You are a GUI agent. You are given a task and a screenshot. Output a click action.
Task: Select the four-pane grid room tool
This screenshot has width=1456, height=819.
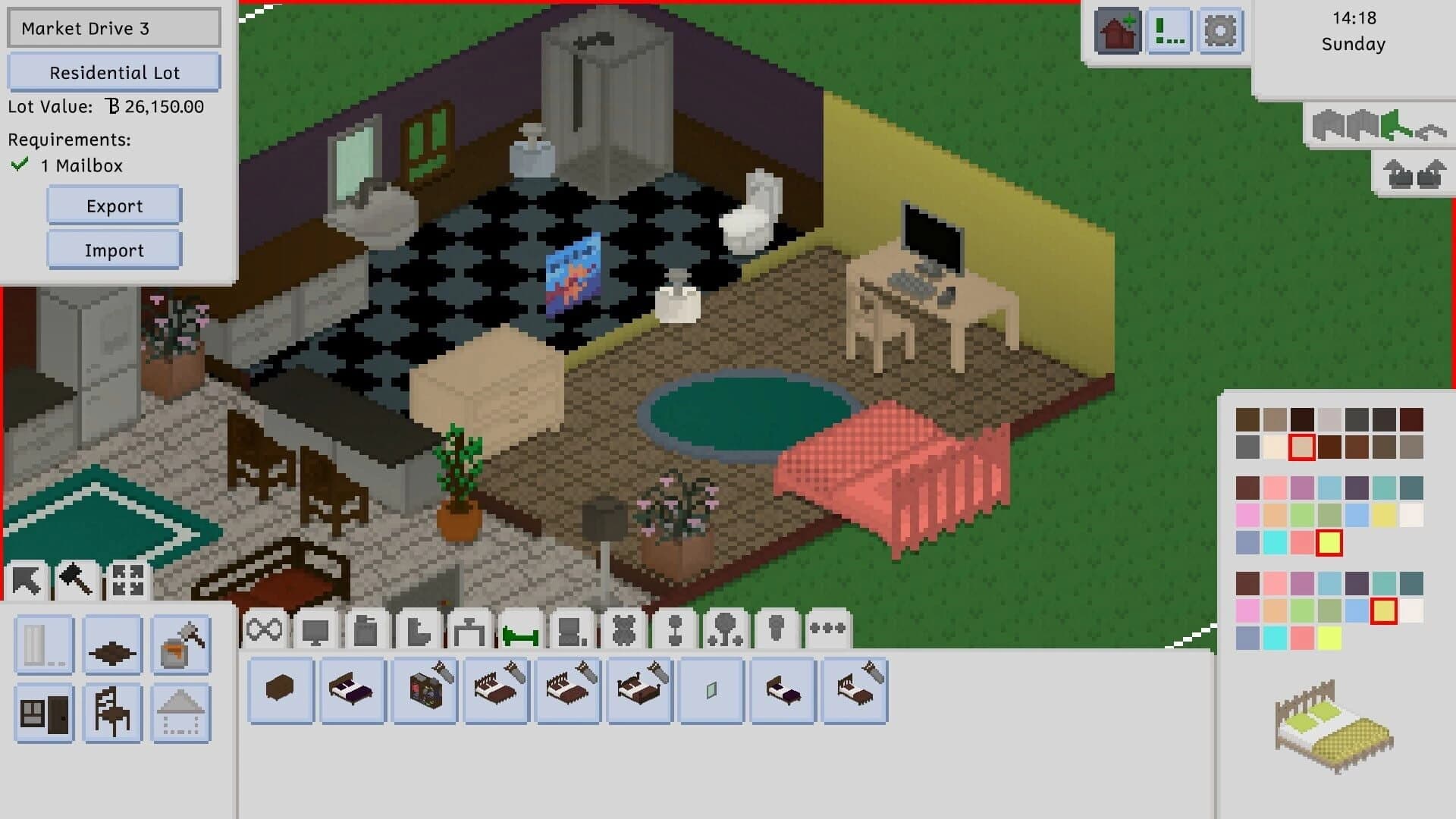pos(127,579)
